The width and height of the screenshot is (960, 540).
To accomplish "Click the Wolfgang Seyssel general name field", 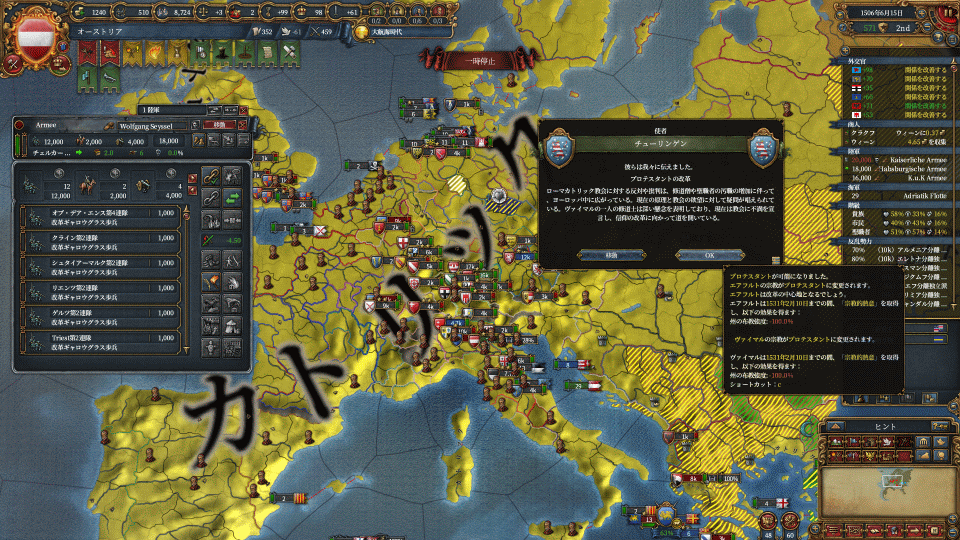I will click(x=146, y=127).
